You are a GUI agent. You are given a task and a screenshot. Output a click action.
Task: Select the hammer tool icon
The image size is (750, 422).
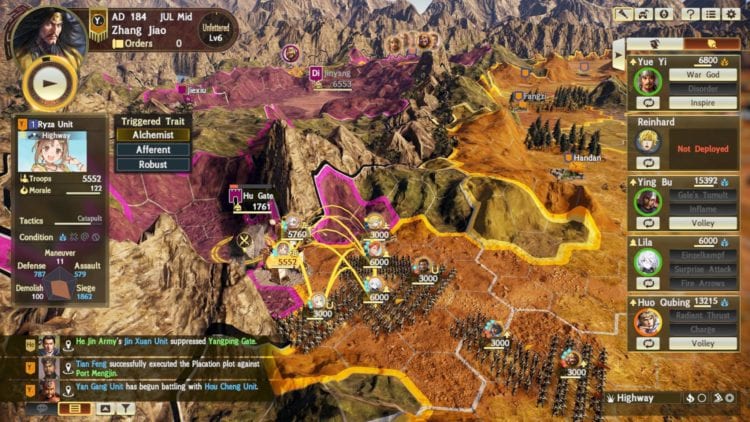click(x=621, y=15)
